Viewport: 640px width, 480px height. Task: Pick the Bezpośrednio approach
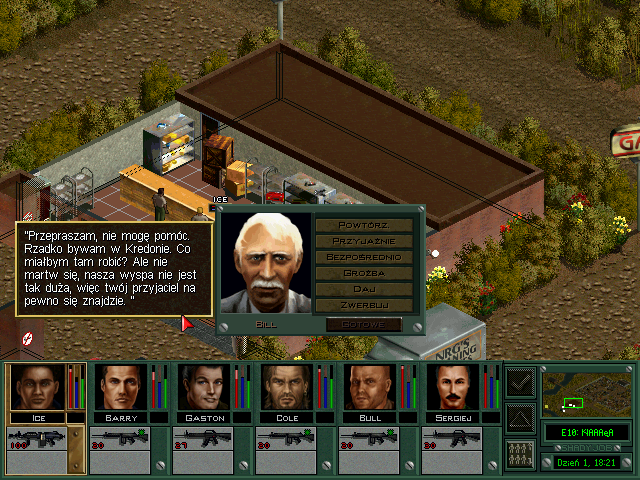click(364, 257)
